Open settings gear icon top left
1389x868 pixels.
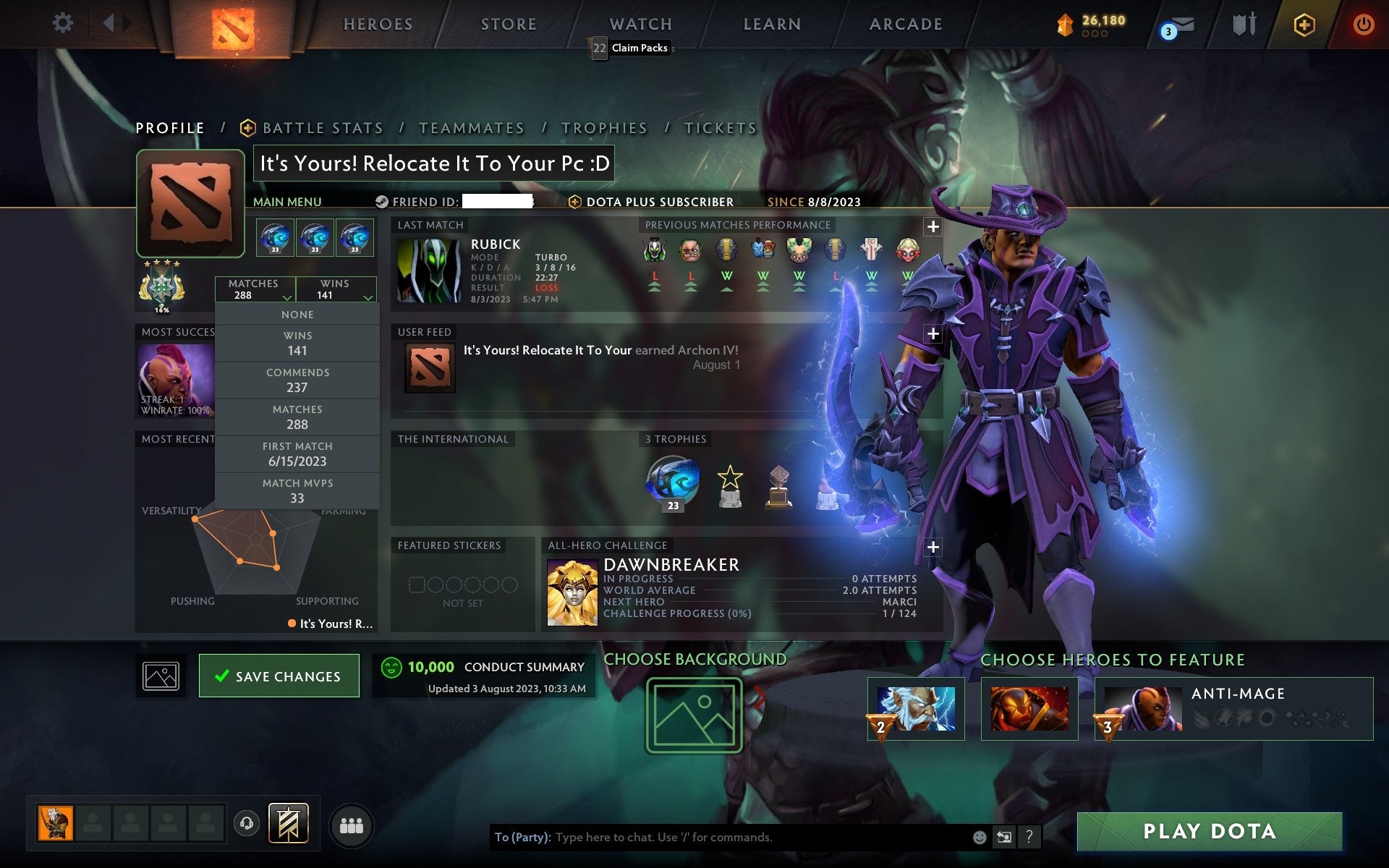point(64,22)
